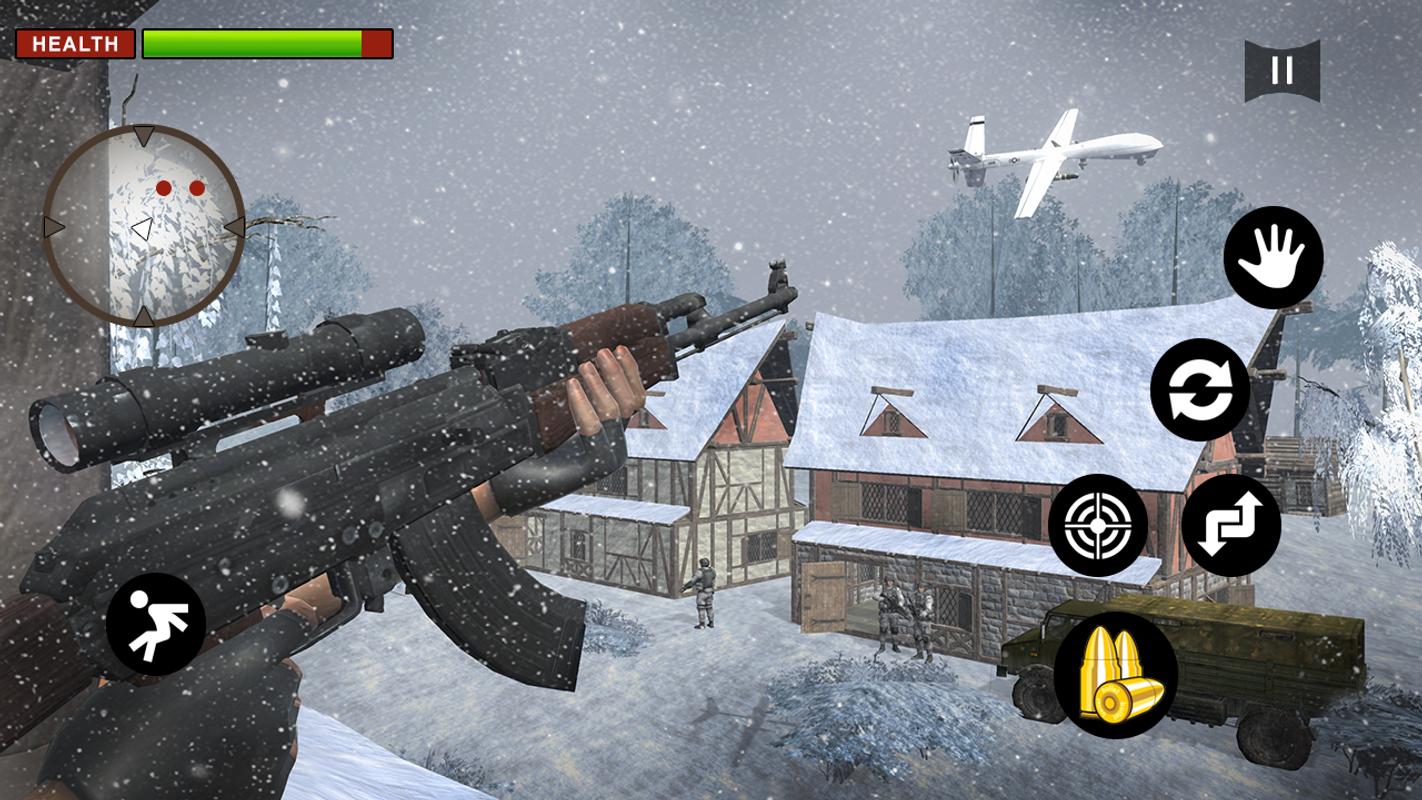Open the circular radar minimap
This screenshot has height=800, width=1422.
point(144,226)
